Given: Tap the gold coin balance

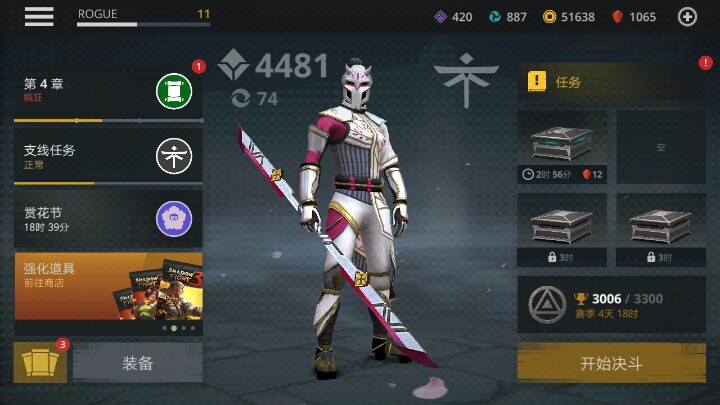Looking at the screenshot, I should point(569,17).
